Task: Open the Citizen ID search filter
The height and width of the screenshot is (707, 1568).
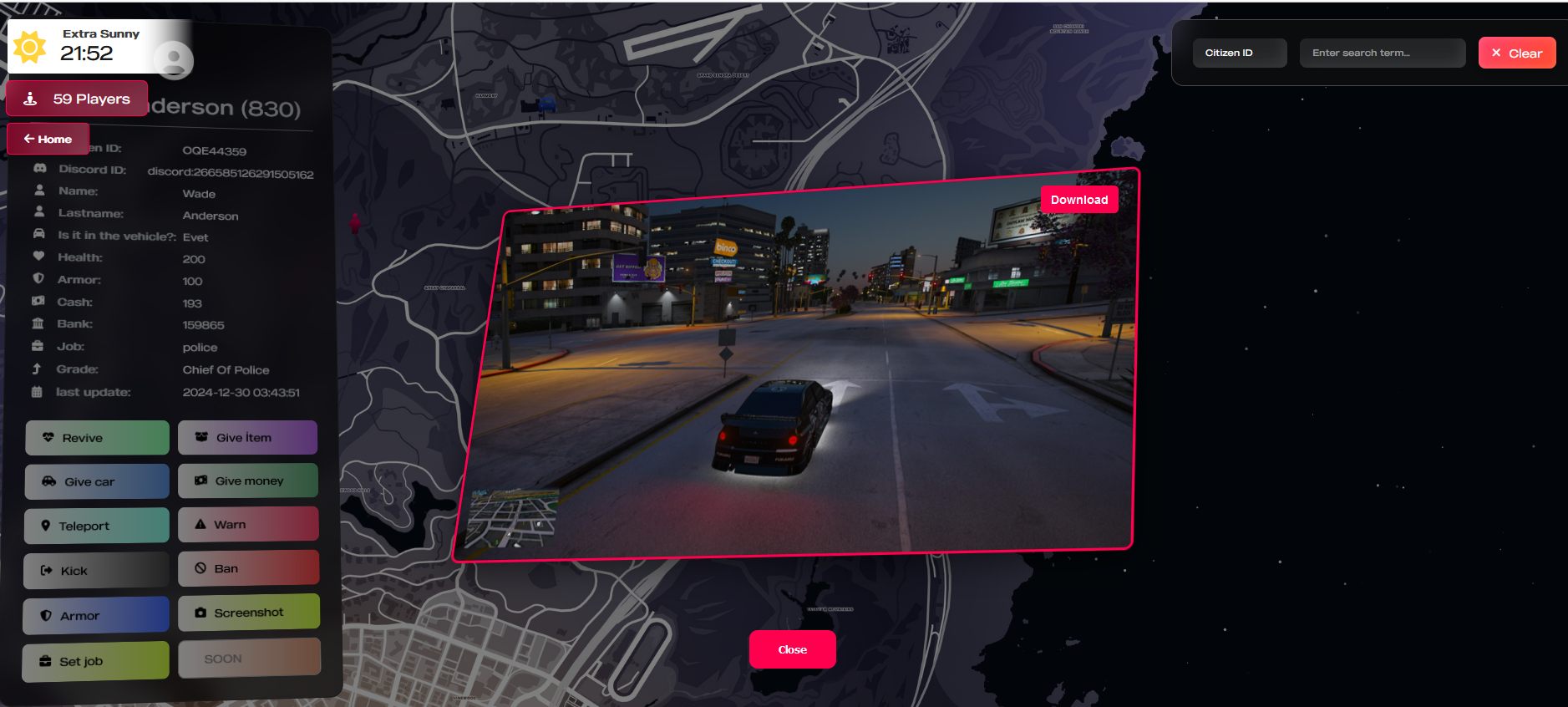Action: pyautogui.click(x=1239, y=53)
